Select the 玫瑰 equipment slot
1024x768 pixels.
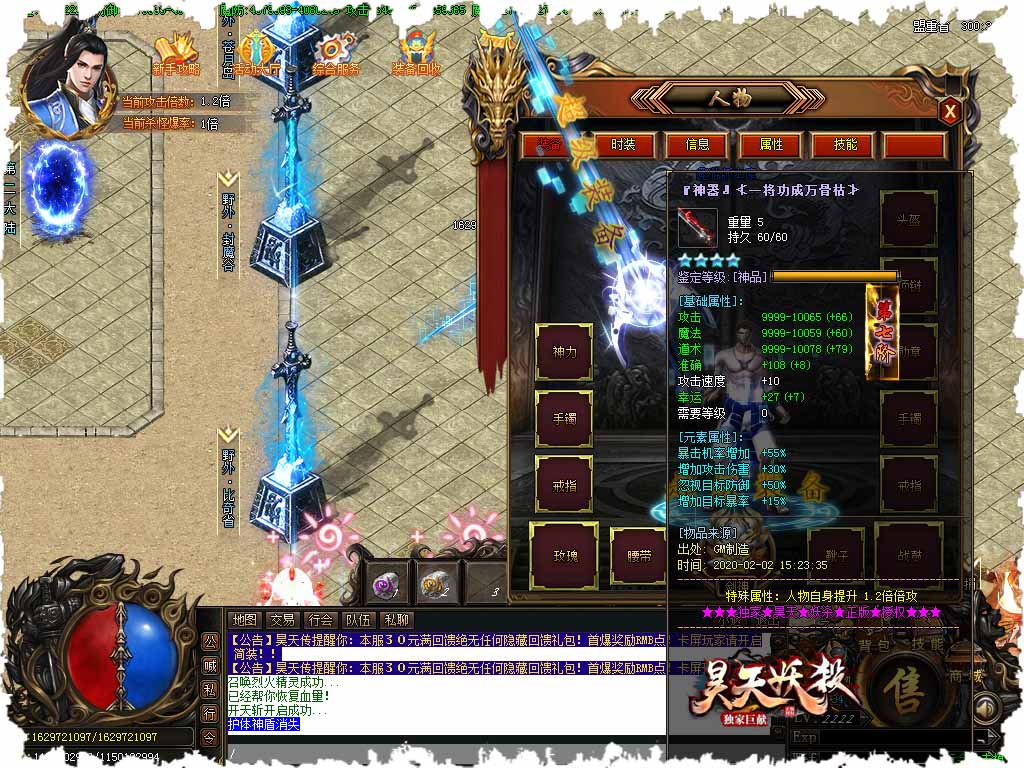(x=564, y=554)
